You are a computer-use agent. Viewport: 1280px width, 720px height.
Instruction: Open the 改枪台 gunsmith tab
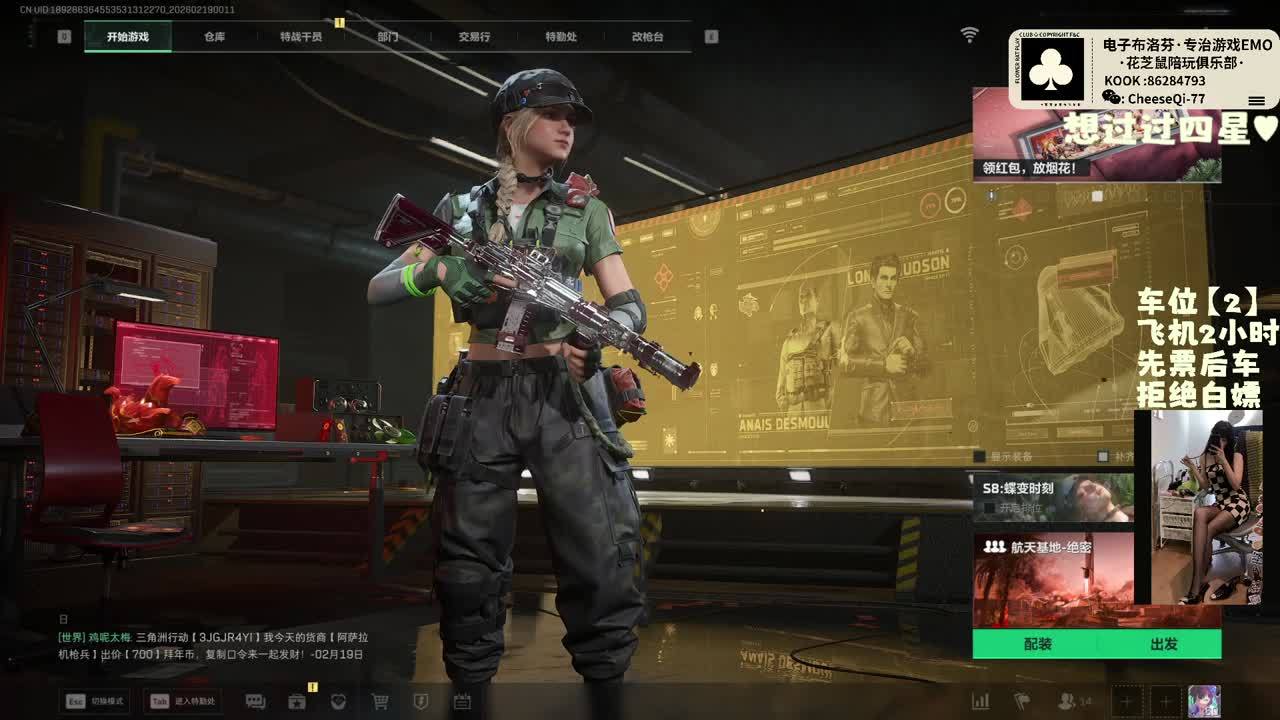tap(647, 37)
